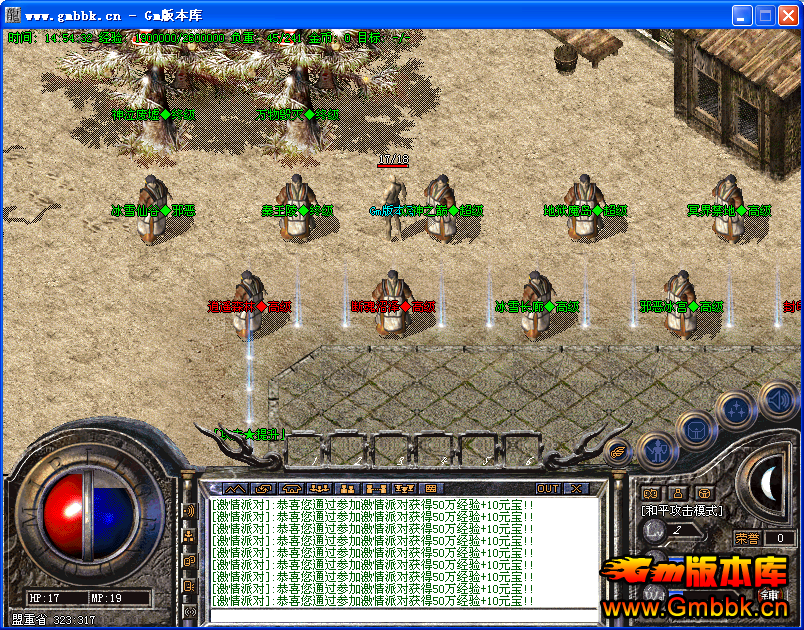Switch the peace attack mode label
804x630 pixels.
pyautogui.click(x=682, y=510)
